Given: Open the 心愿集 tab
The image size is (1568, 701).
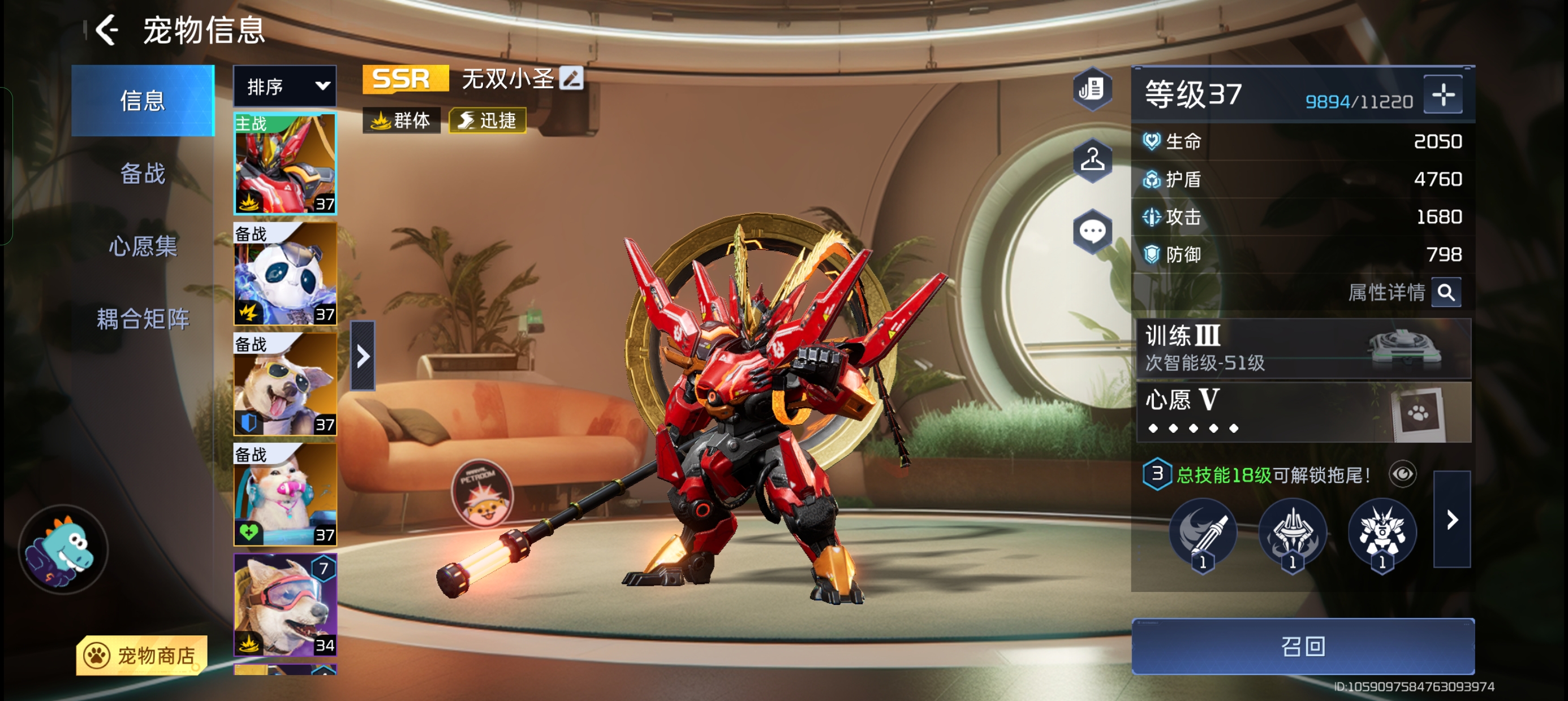Looking at the screenshot, I should click(143, 246).
